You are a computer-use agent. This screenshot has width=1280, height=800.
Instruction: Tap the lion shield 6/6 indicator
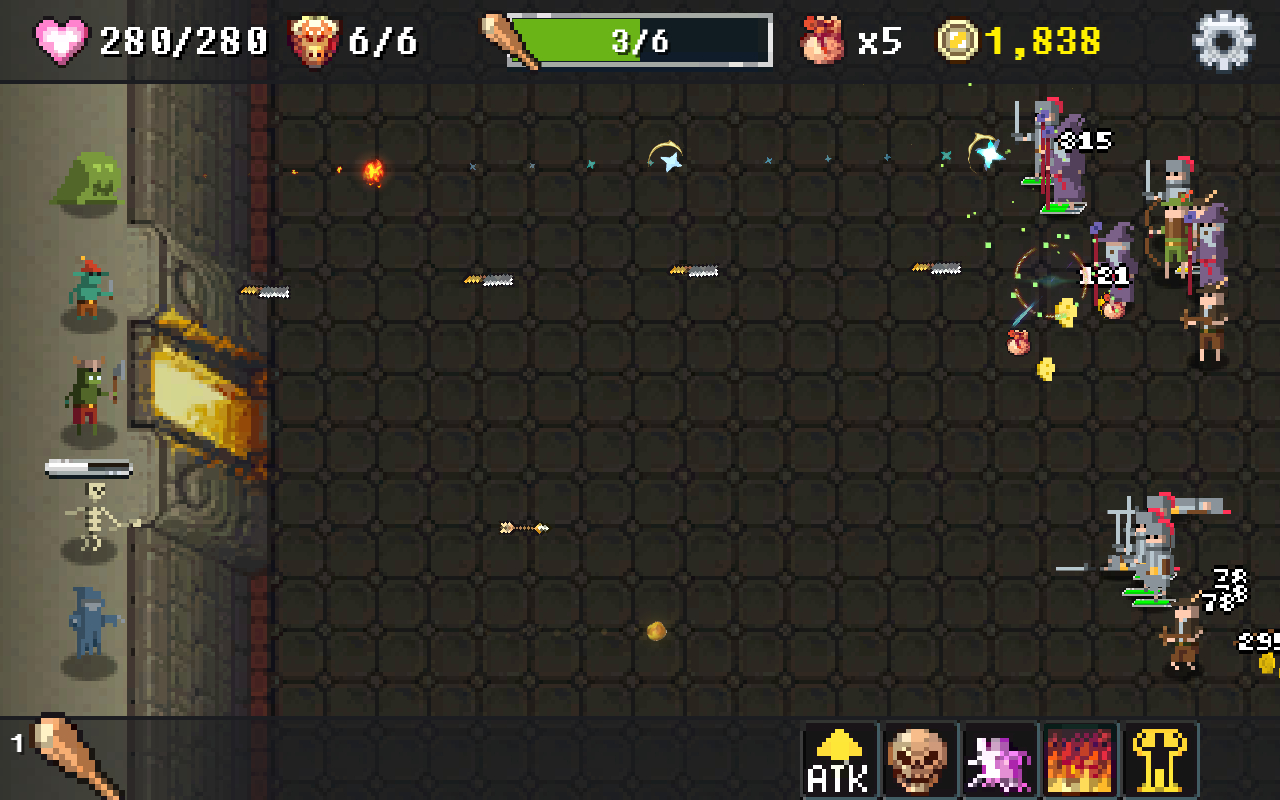313,38
